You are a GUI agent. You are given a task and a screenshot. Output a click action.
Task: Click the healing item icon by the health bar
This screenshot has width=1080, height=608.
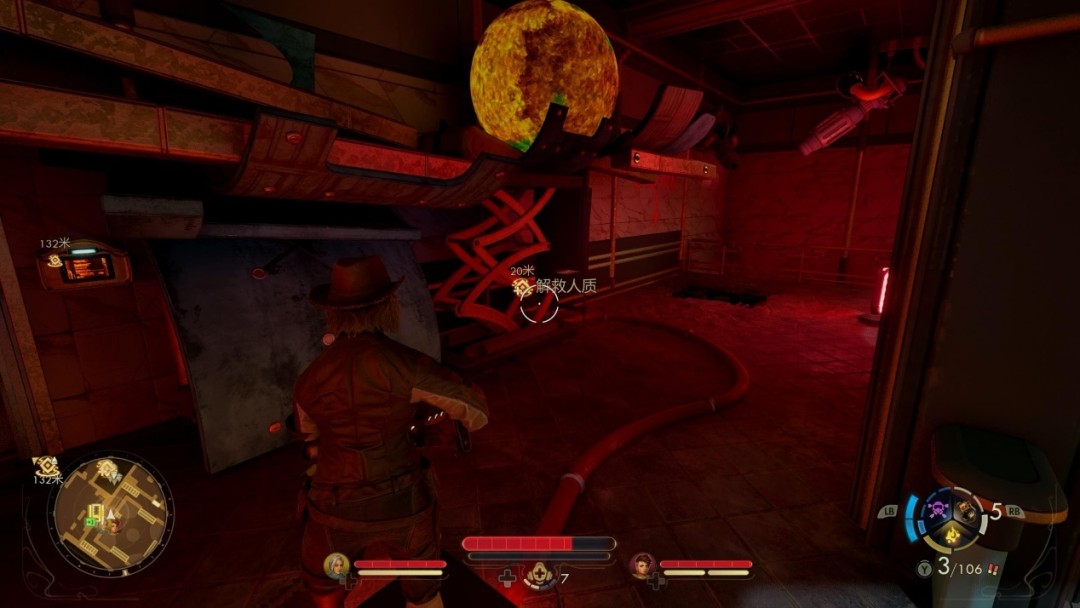point(541,576)
